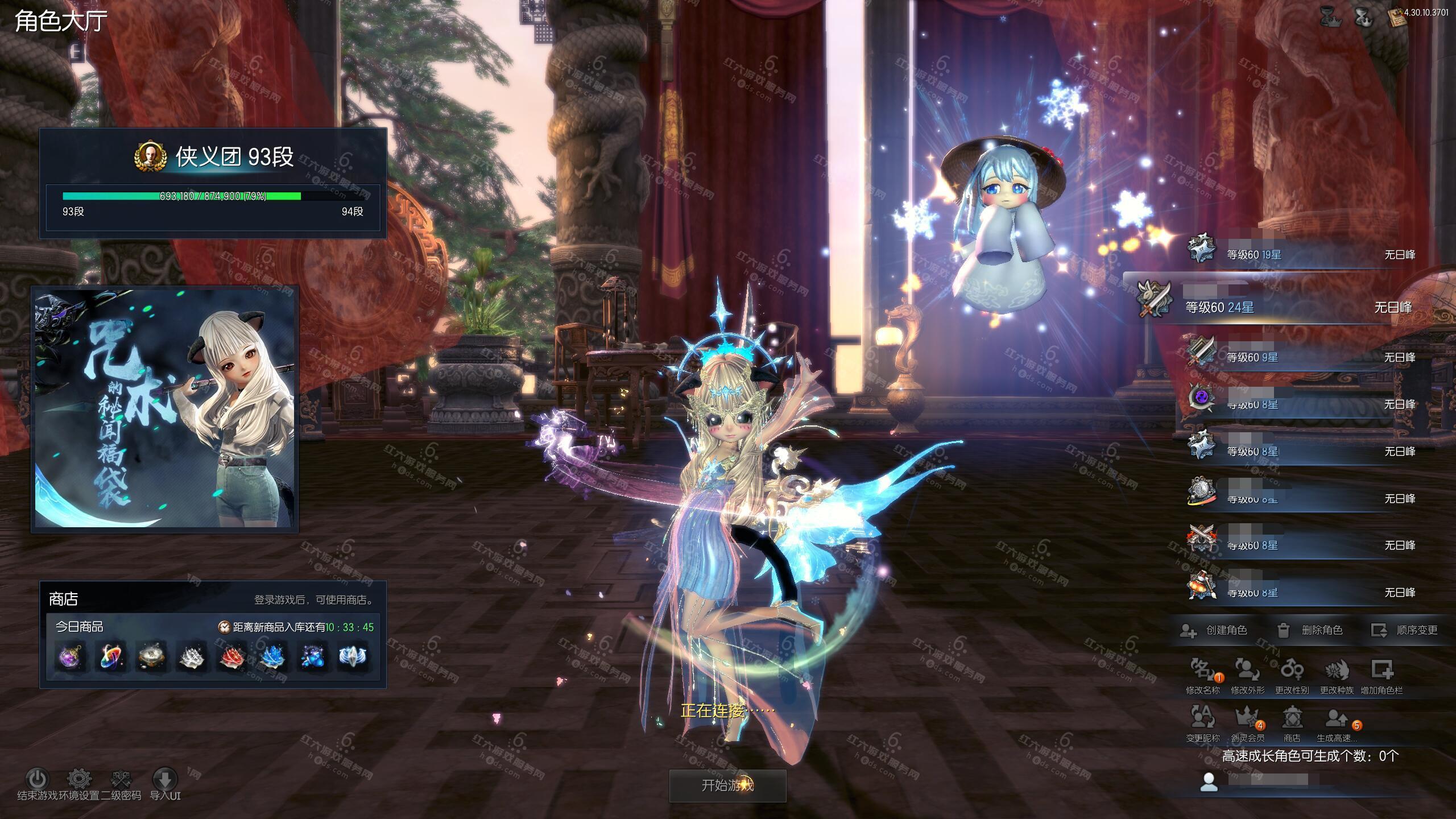Open the 二级密码 secondary password option

(121, 780)
